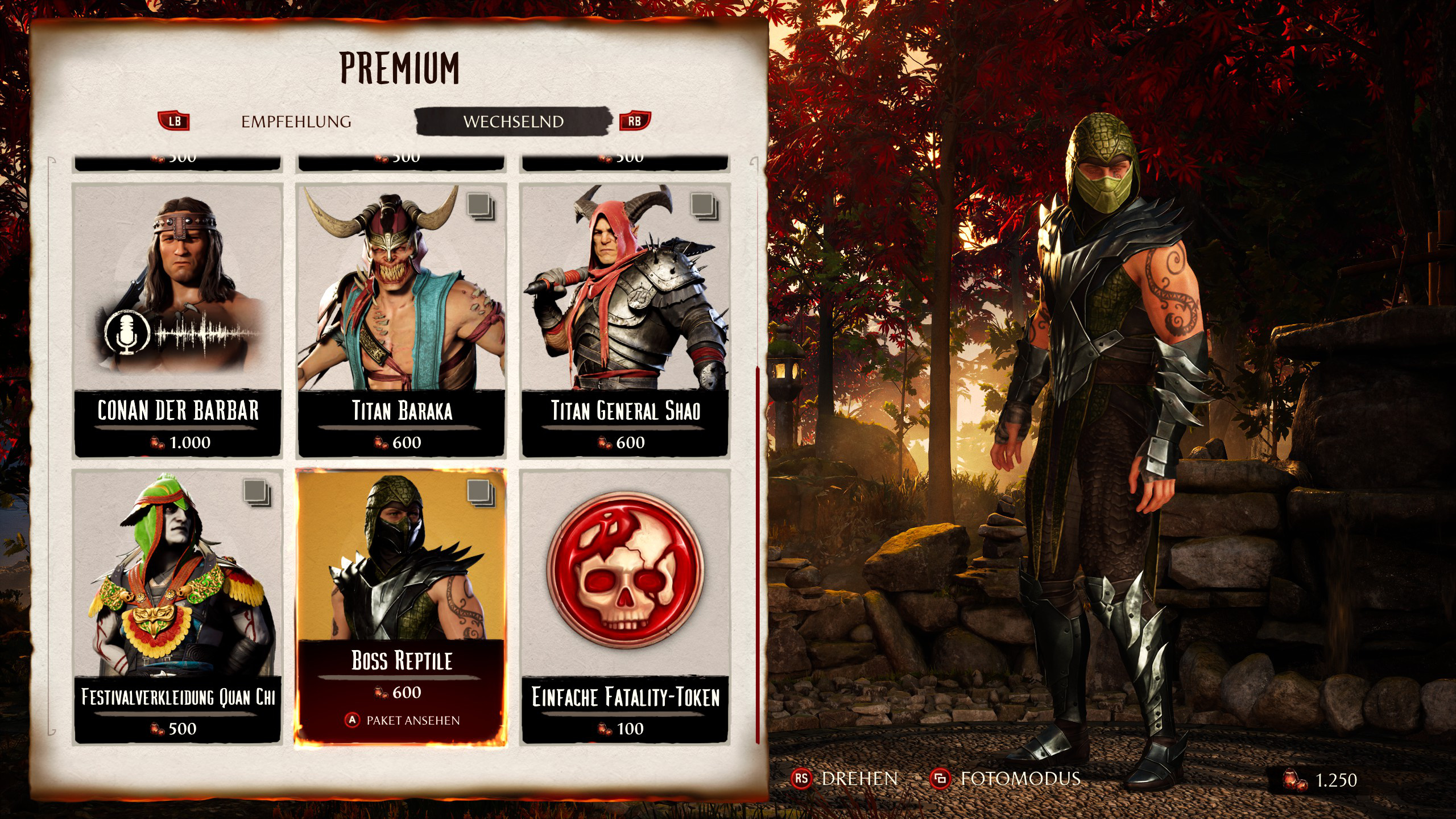The width and height of the screenshot is (1456, 819).
Task: Open the Titan Baraka skin card
Action: pos(402,320)
